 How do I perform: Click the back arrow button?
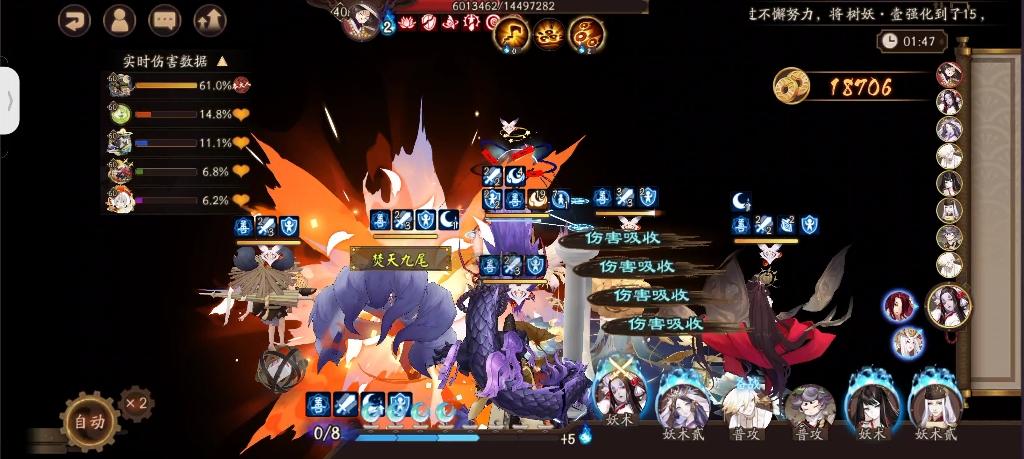coord(74,20)
